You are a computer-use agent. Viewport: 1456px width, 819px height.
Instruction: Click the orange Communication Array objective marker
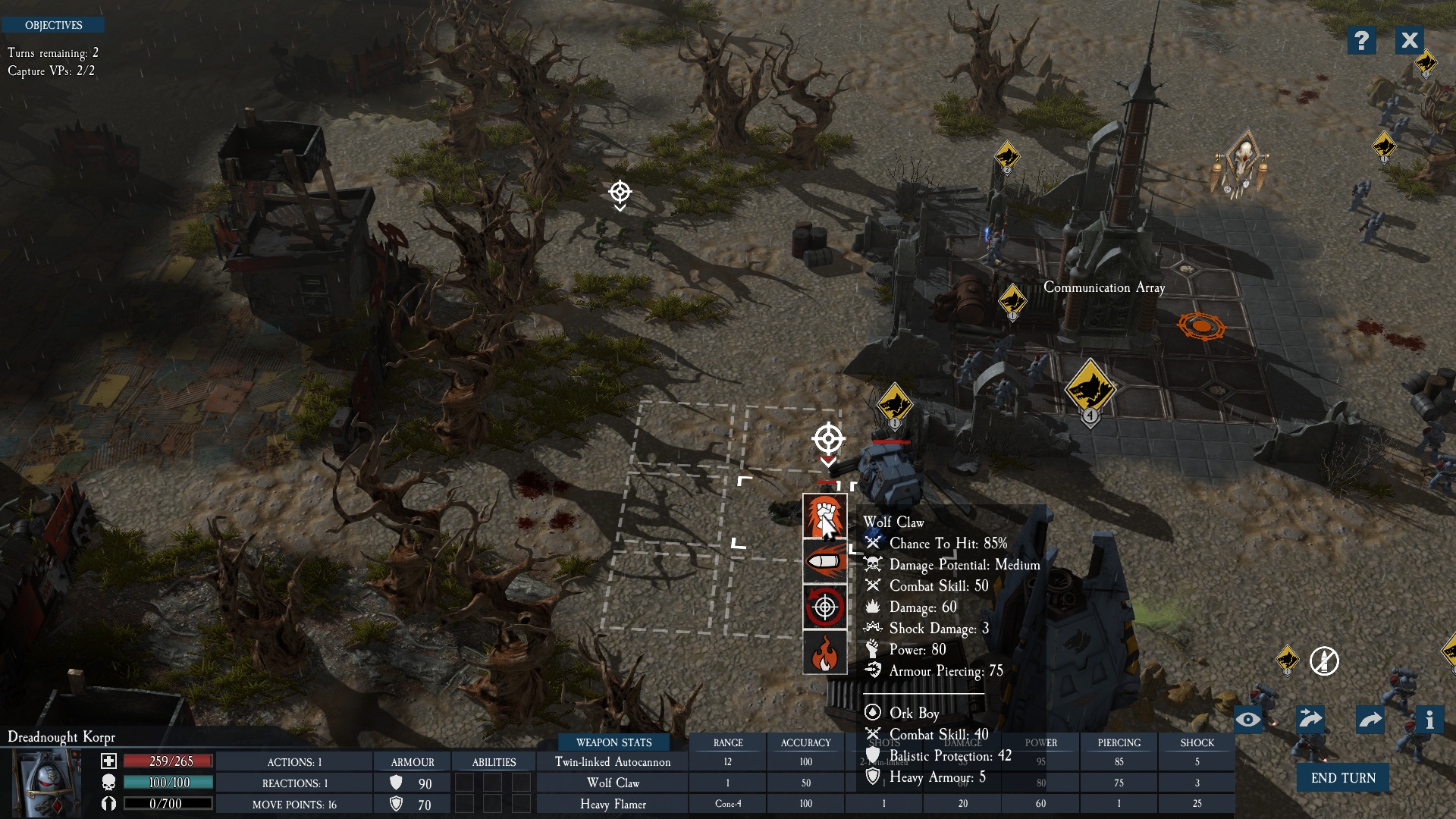point(1201,326)
